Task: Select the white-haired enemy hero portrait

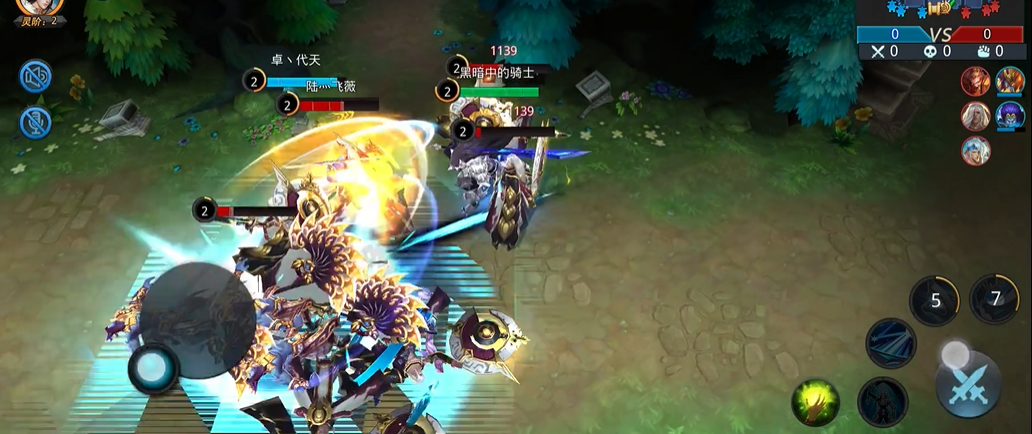Action: click(975, 116)
